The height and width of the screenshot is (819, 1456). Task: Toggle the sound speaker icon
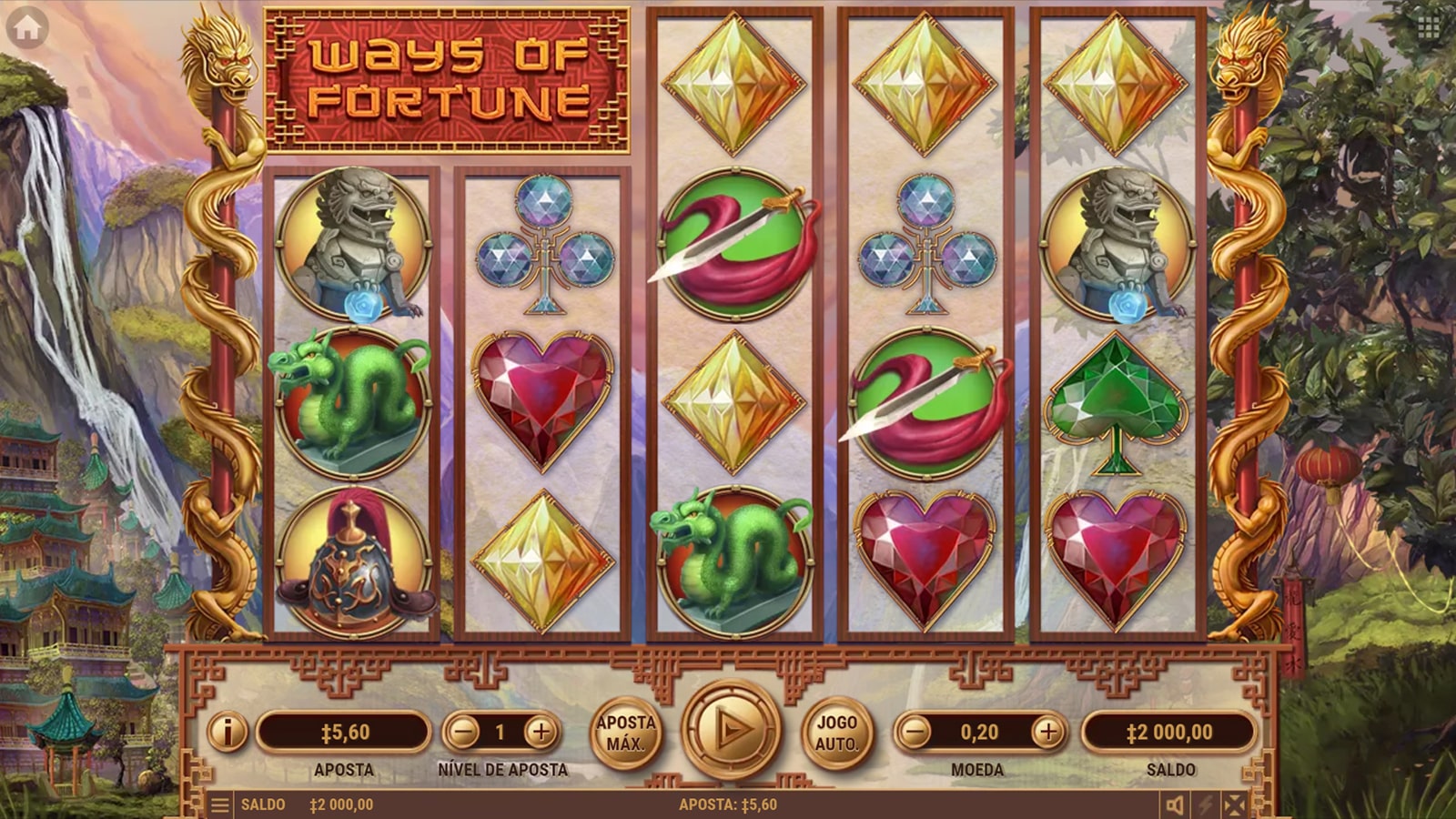(x=1176, y=804)
